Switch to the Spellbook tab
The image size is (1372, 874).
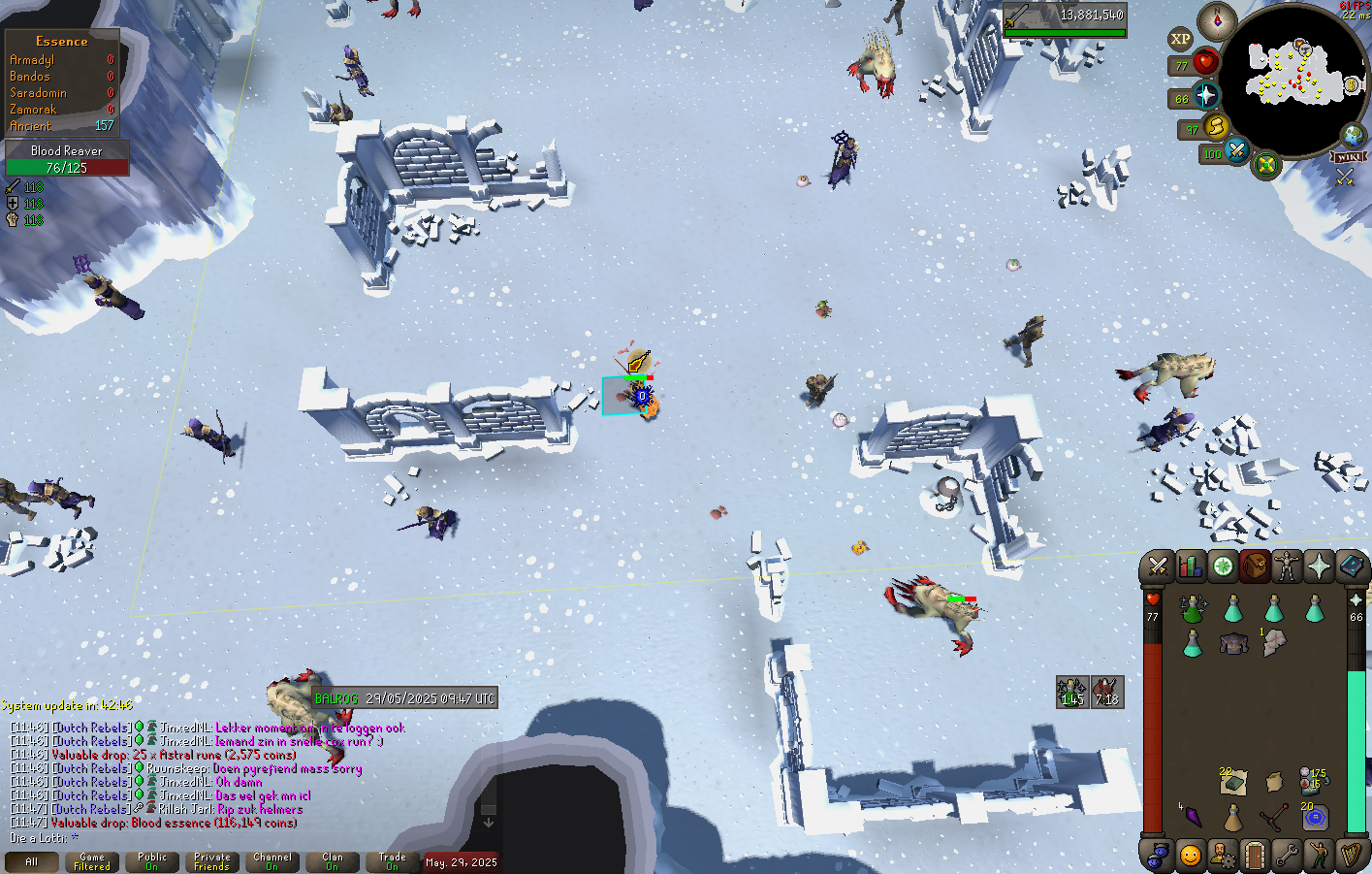click(1351, 566)
